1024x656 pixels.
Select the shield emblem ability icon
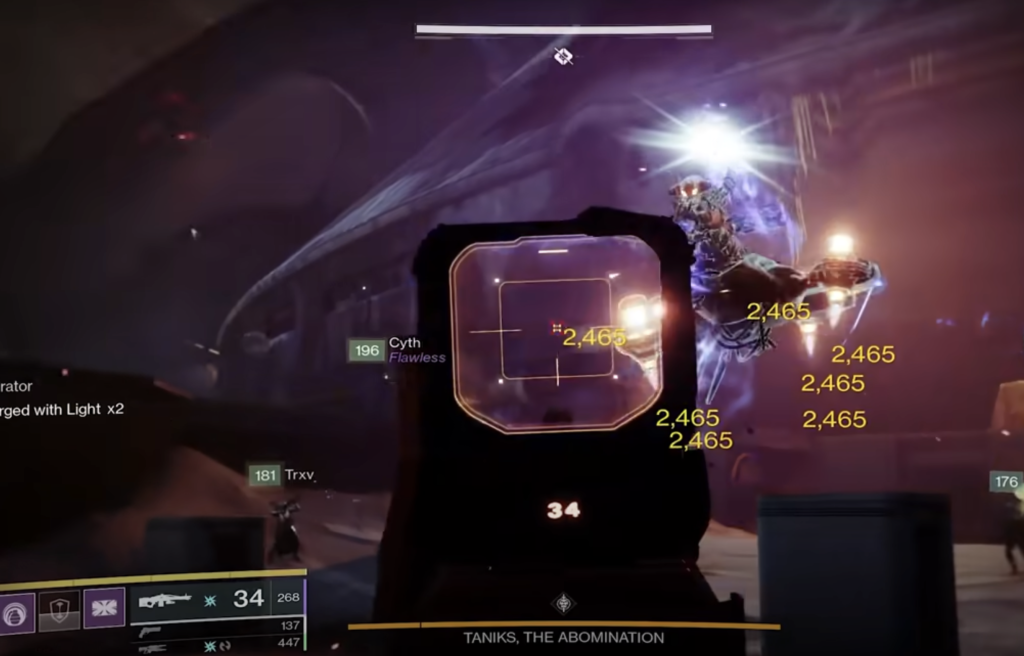59,612
